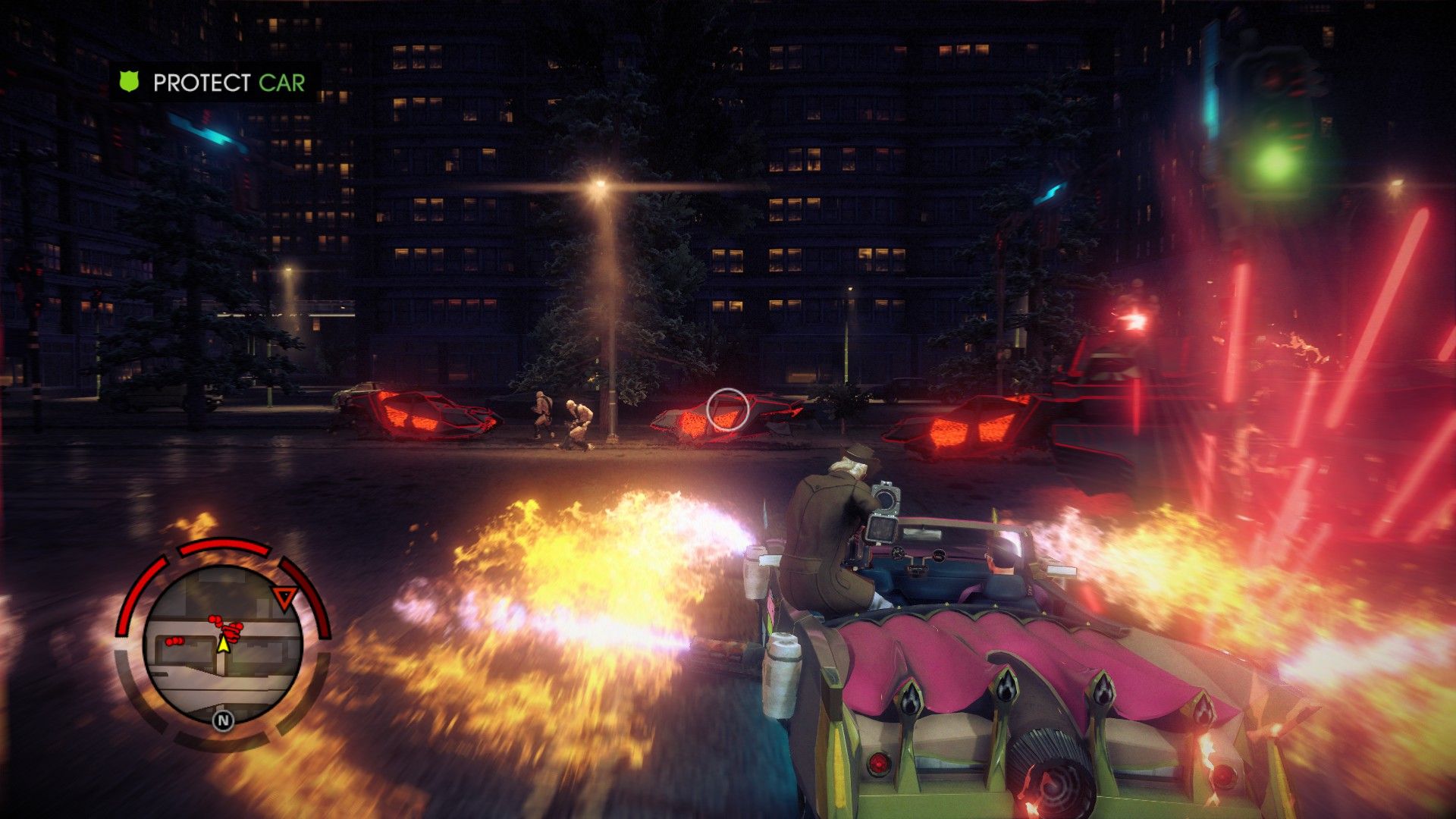Image resolution: width=1456 pixels, height=819 pixels.
Task: Click the north compass indicator on minimap
Action: [223, 720]
